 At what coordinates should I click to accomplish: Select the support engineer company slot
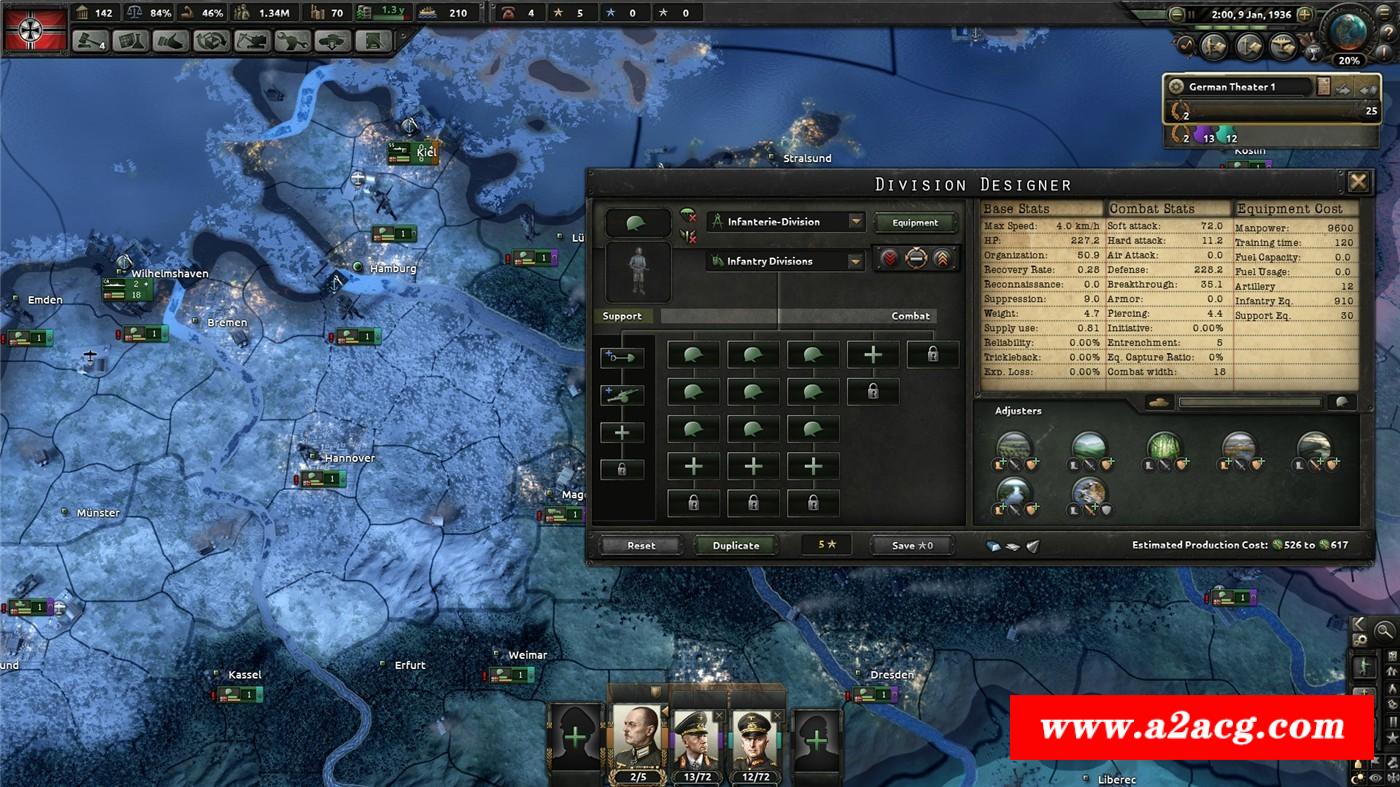(x=622, y=357)
